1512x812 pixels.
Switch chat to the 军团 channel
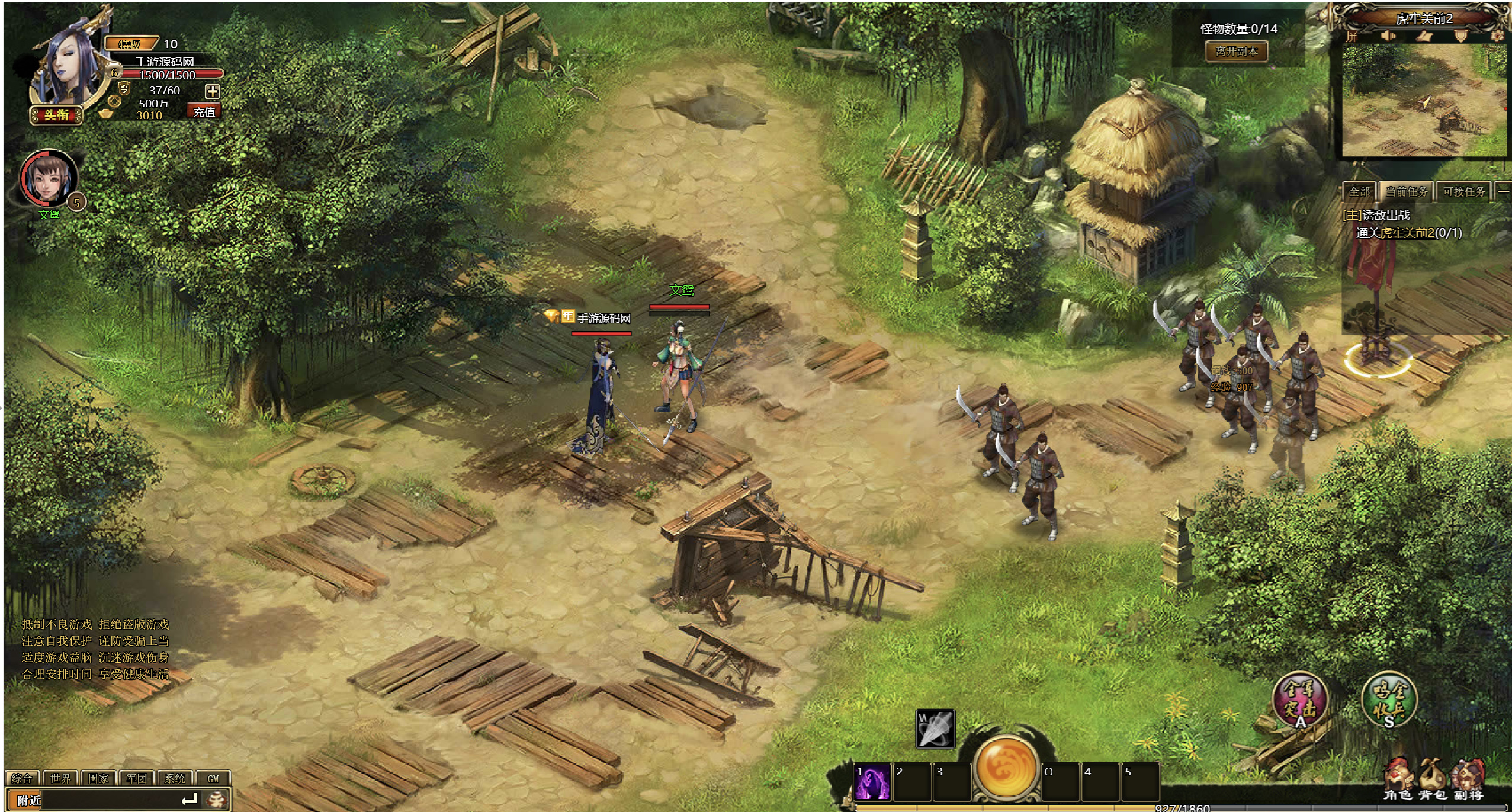pos(137,778)
